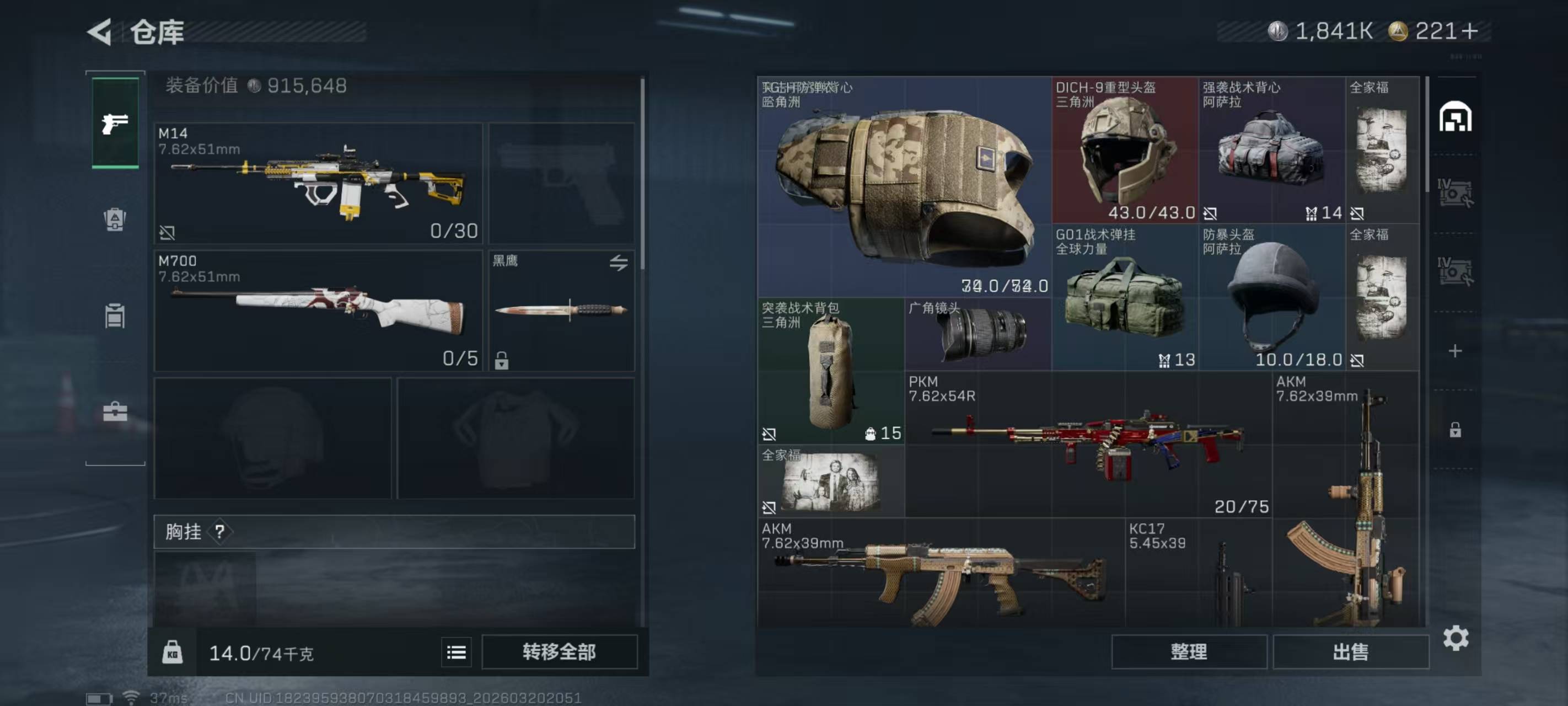Select the 广角镜头 lens item
This screenshot has height=706, width=1568.
click(x=978, y=334)
